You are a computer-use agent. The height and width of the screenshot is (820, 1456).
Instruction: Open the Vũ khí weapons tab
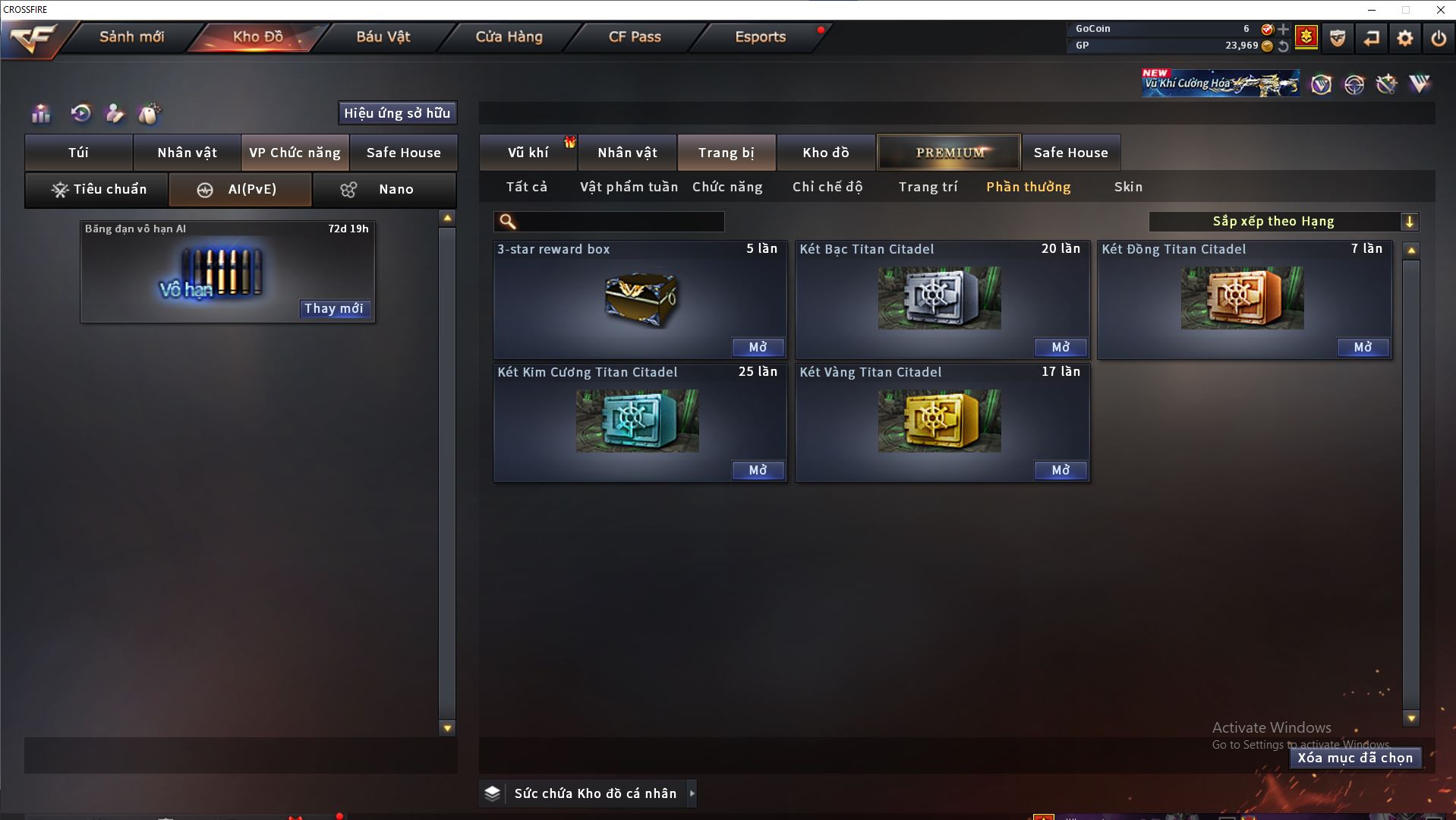528,153
